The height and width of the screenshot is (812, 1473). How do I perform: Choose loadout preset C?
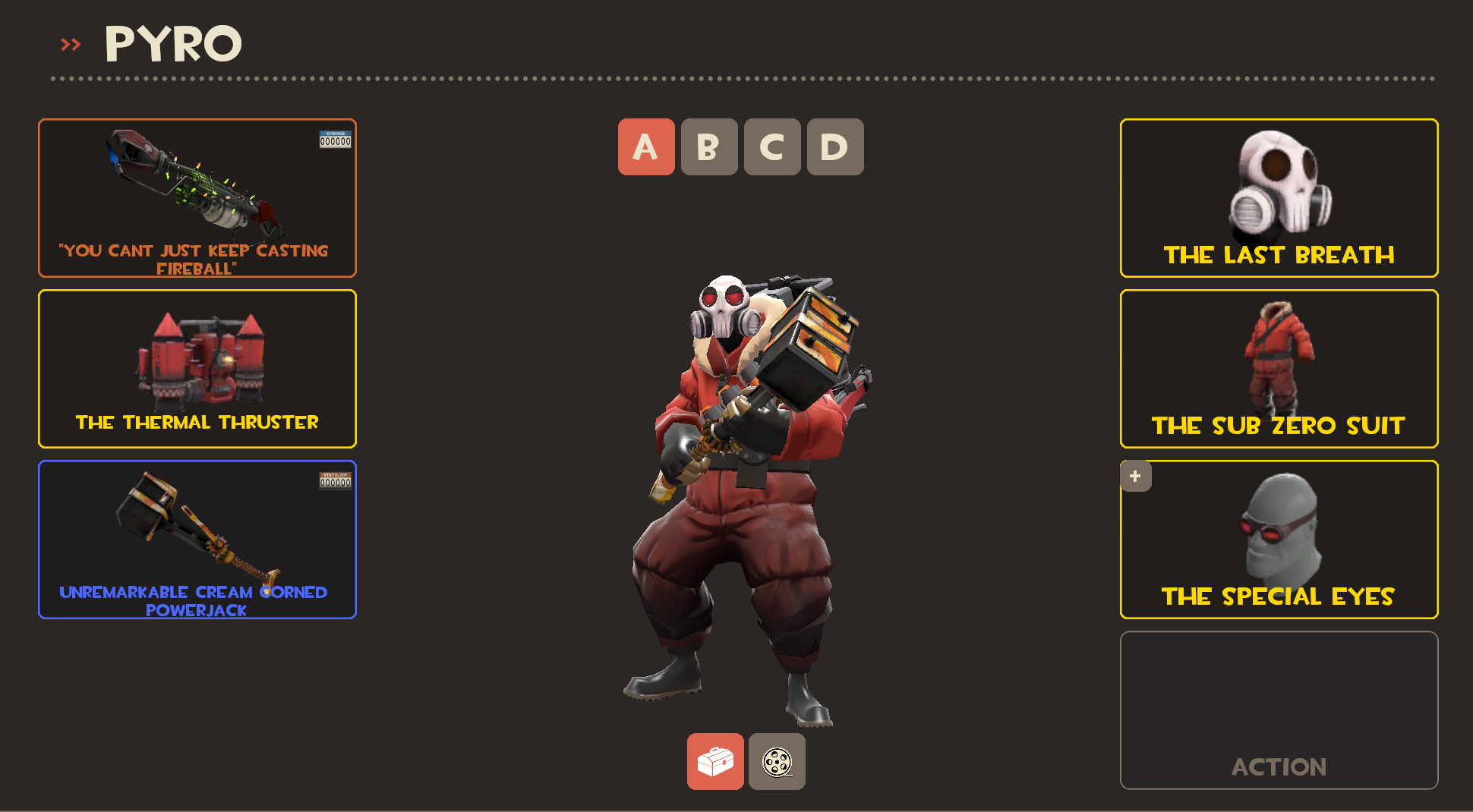coord(772,147)
